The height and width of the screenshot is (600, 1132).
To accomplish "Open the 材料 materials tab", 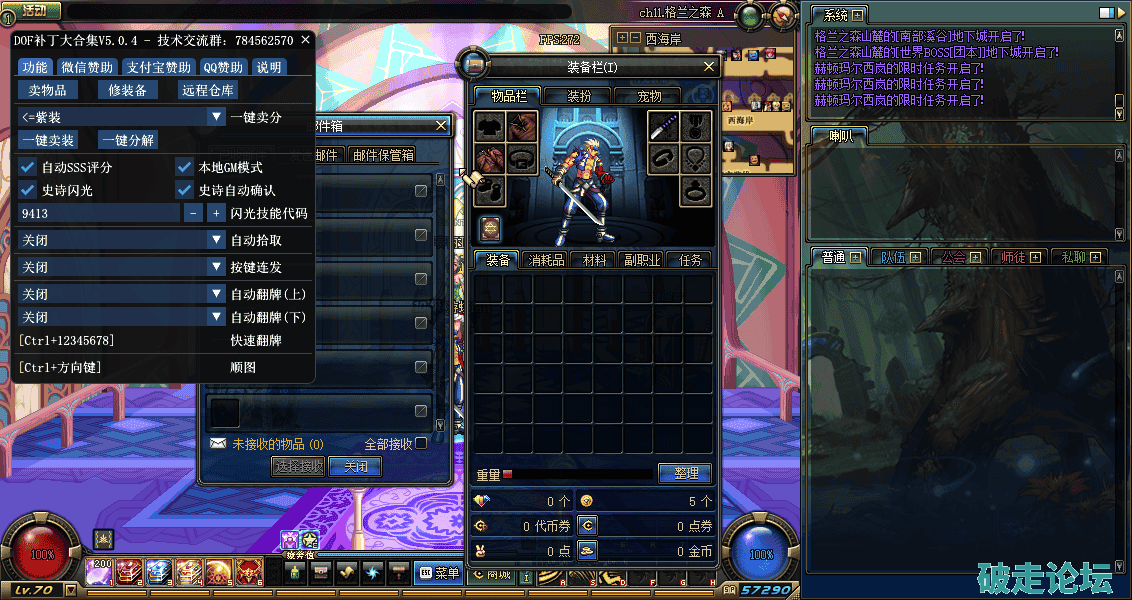I will pos(595,260).
